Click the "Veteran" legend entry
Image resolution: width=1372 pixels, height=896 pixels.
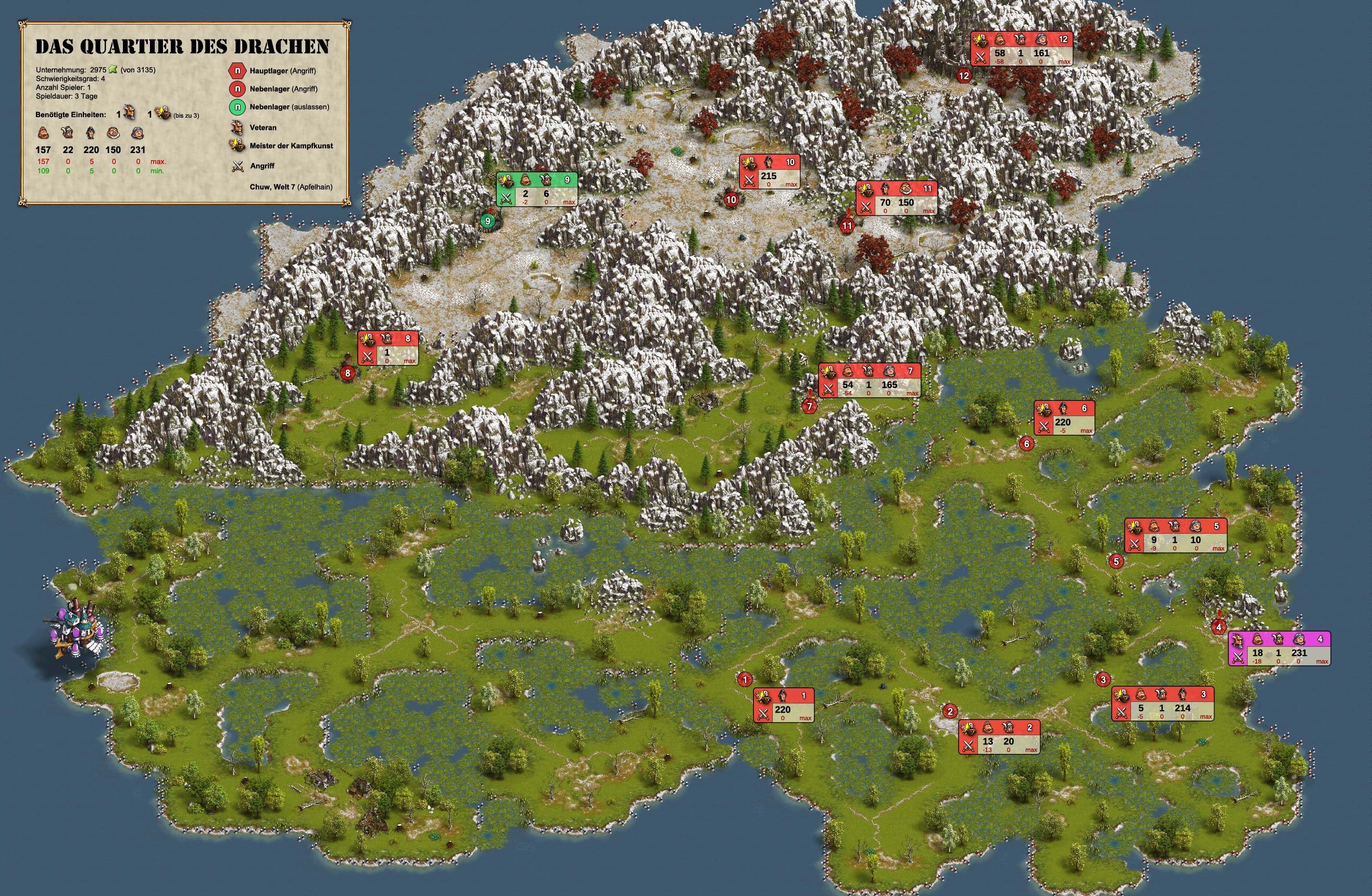point(262,128)
